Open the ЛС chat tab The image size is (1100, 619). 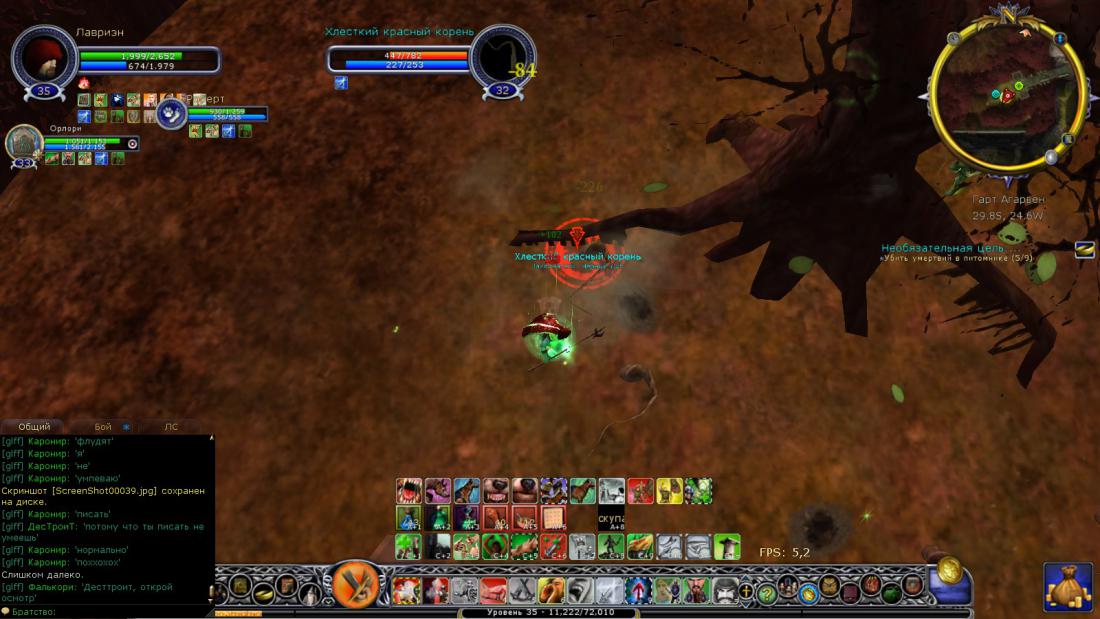click(x=171, y=427)
